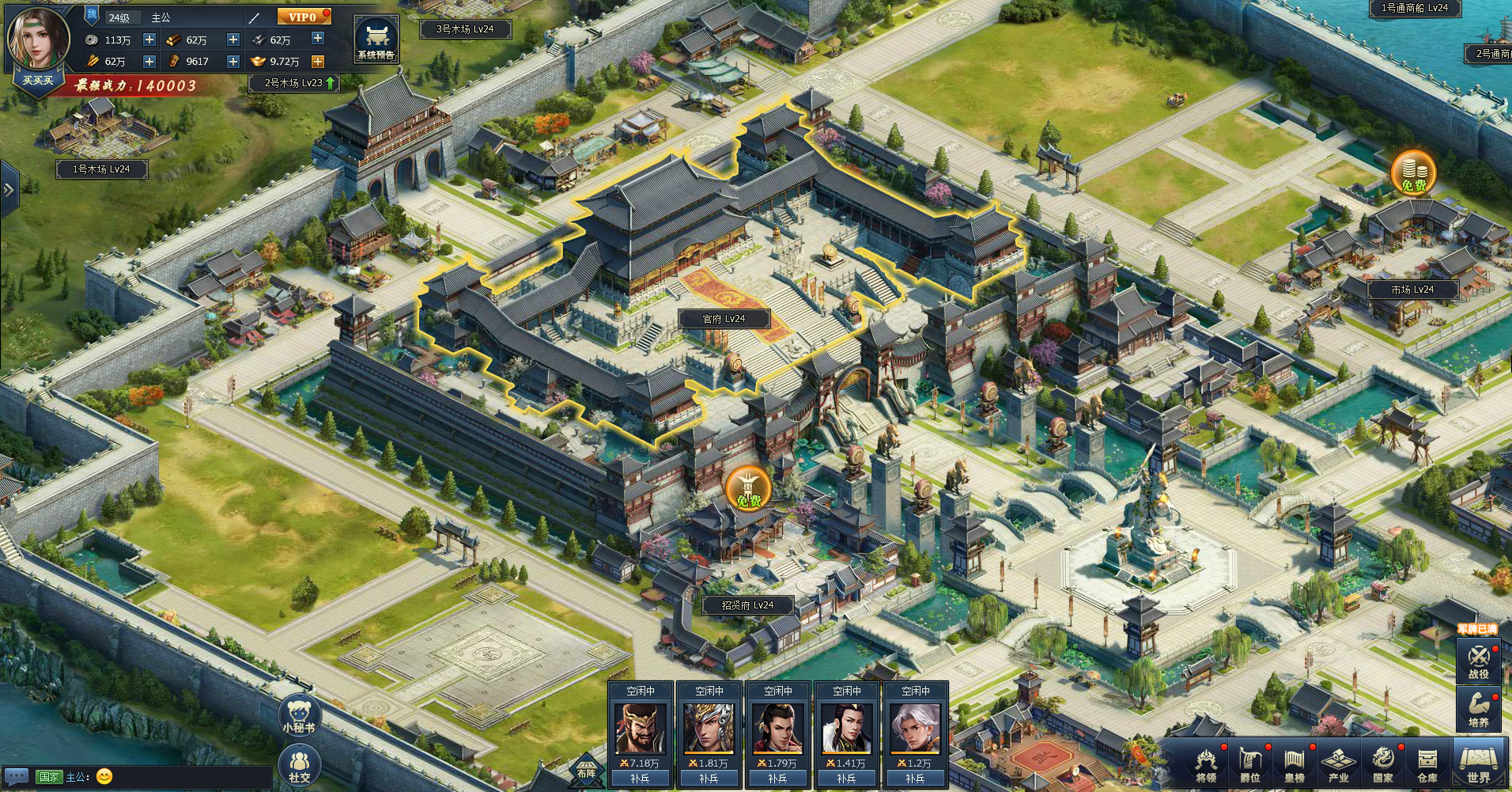Select the bearded general with 7.18万 troops
Screen dimensions: 1512x792
640,727
